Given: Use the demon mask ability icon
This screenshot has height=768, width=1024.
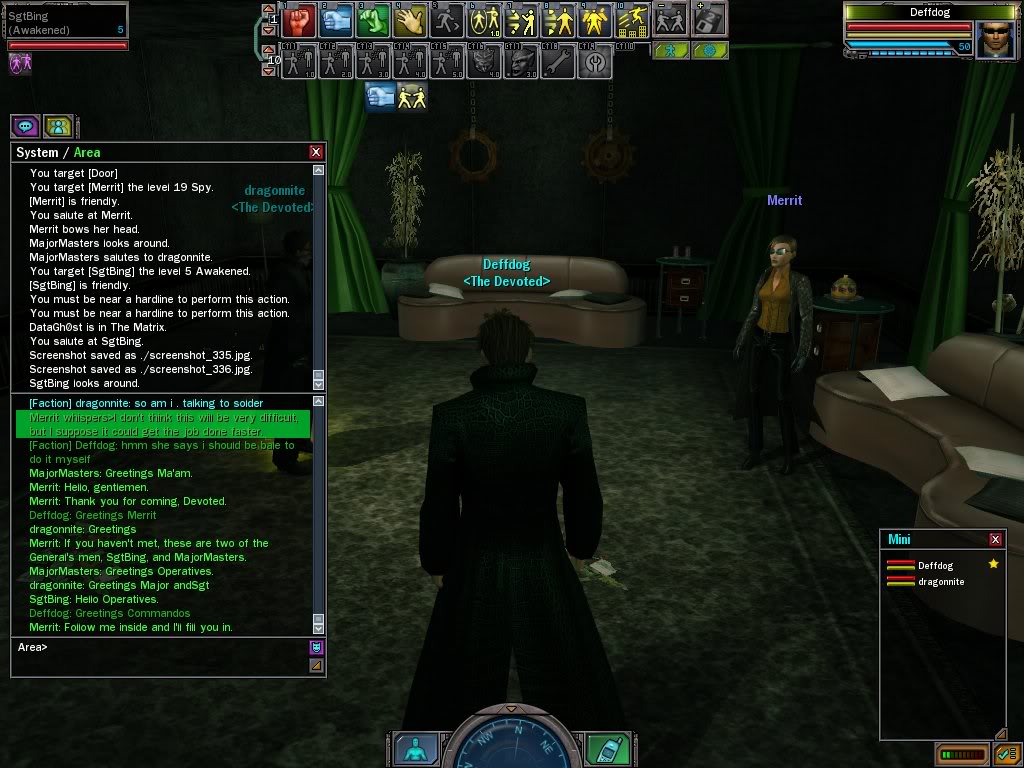Looking at the screenshot, I should coord(484,62).
